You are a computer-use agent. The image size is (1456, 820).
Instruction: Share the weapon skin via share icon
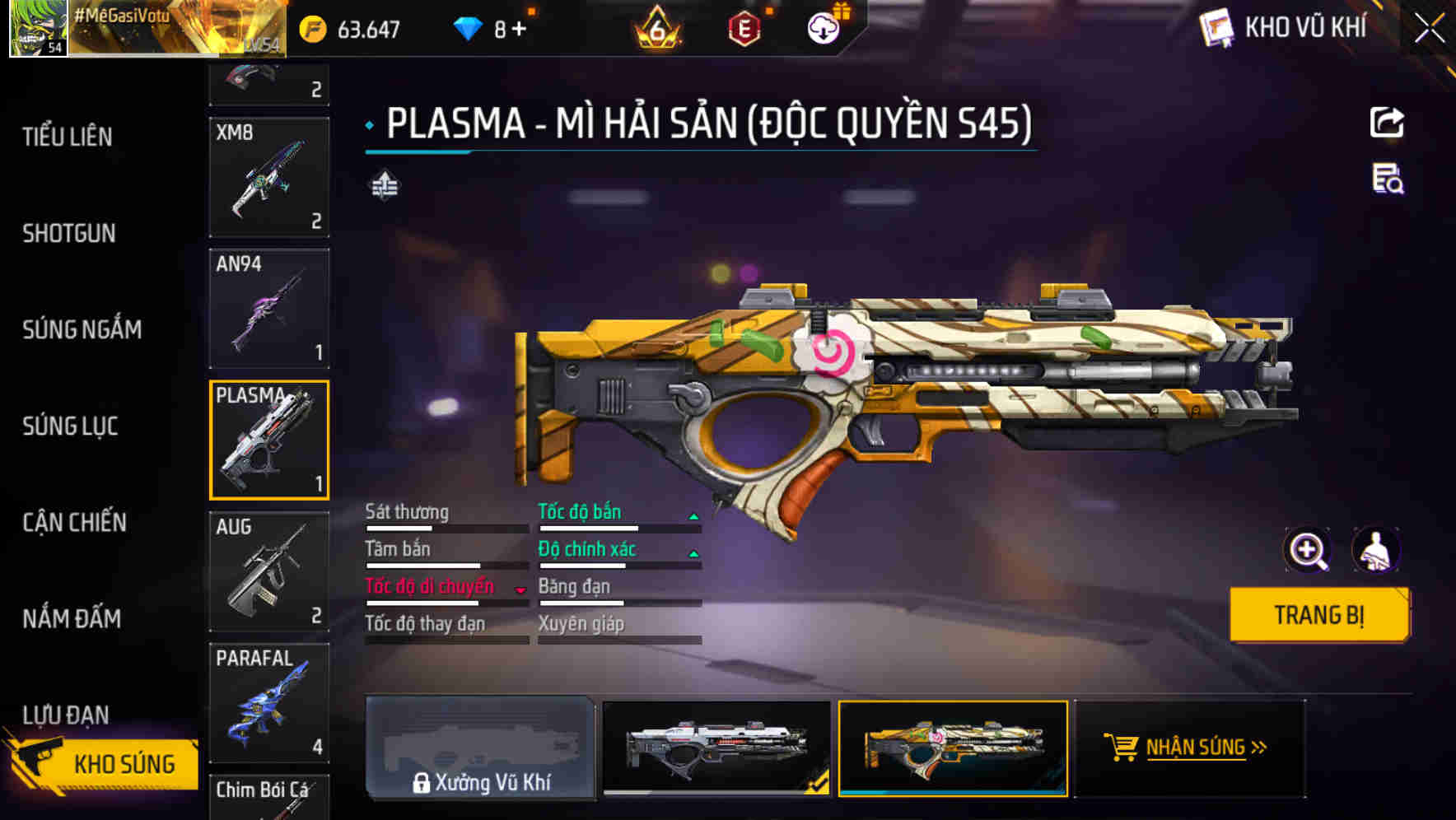pos(1387,123)
